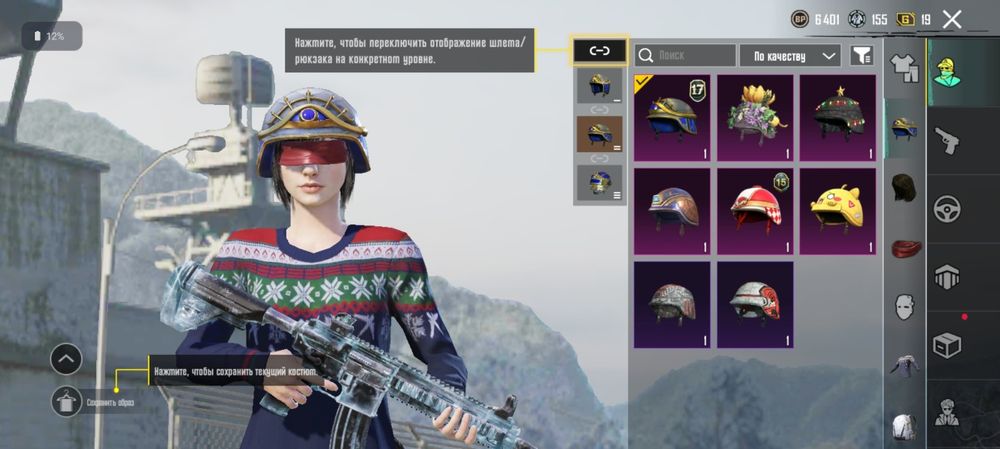1000x449 pixels.
Task: Open the item filter funnel button
Action: (860, 56)
